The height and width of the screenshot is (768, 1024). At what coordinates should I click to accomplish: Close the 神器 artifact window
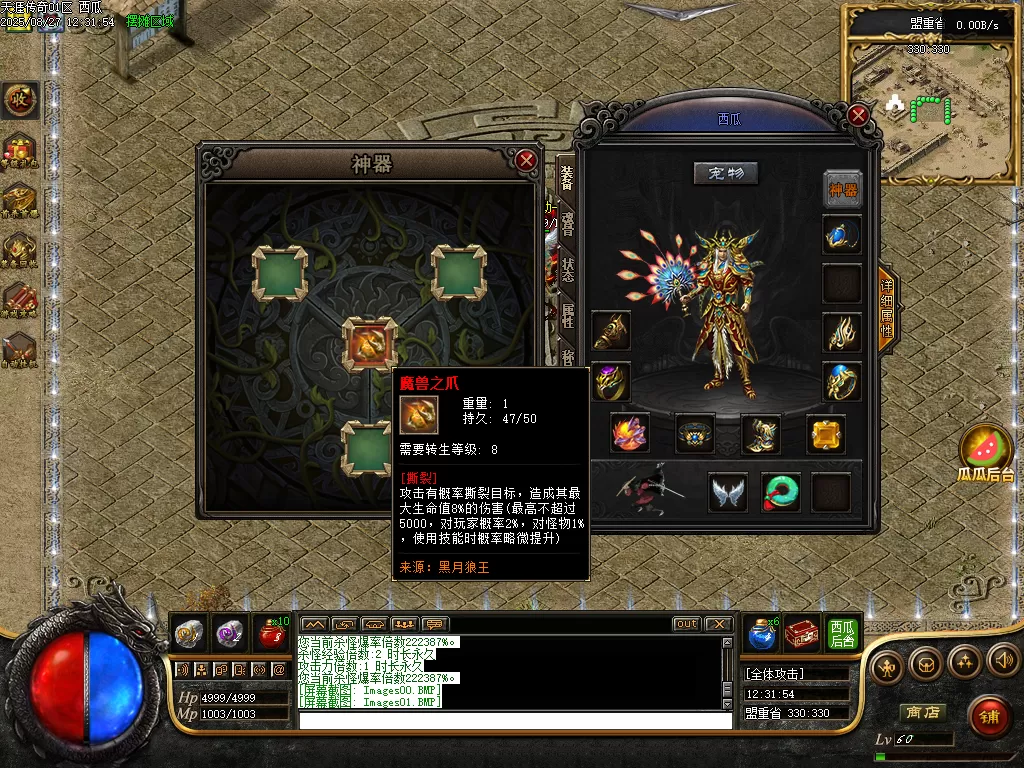[526, 160]
